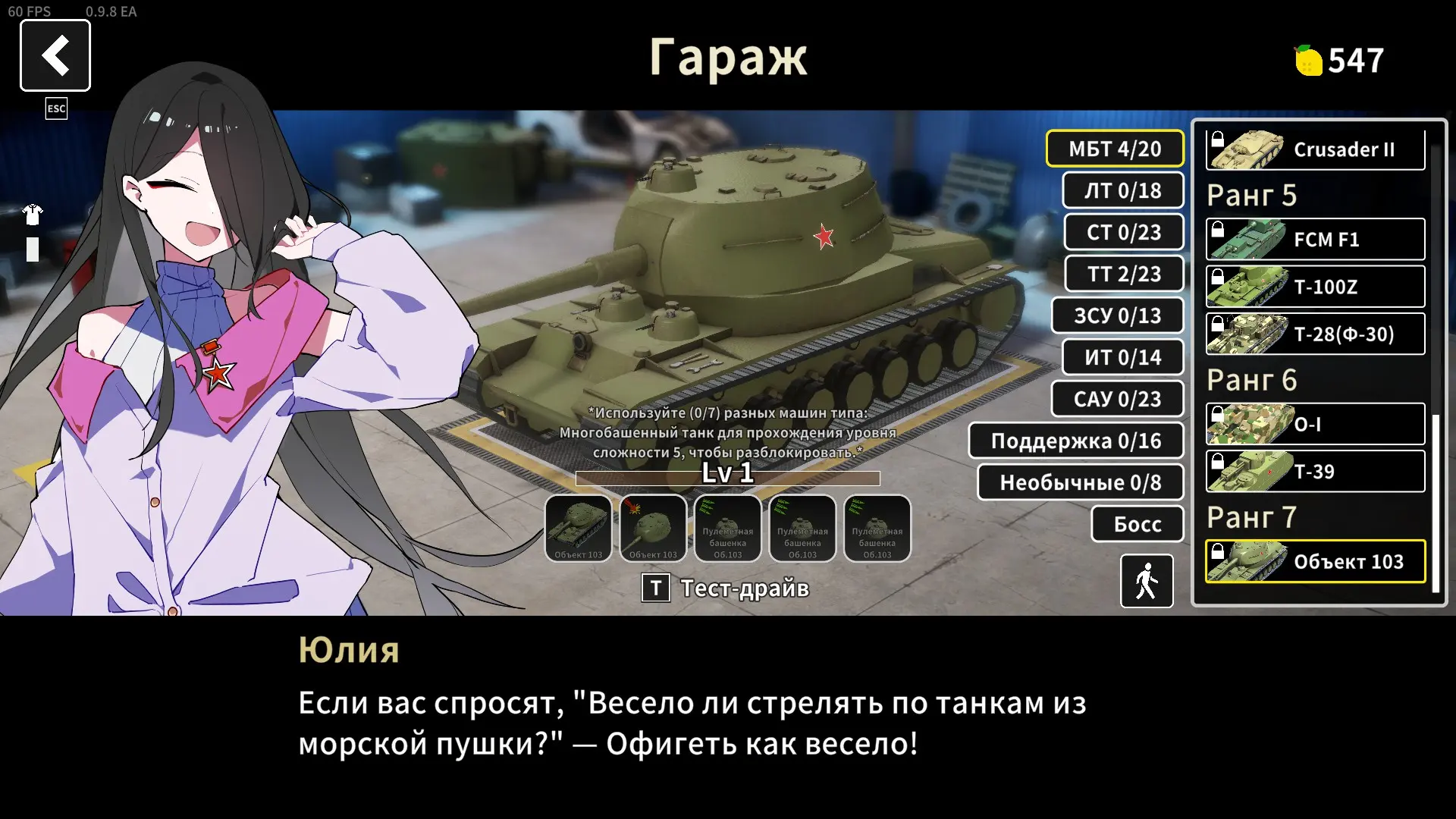Click the lemon currency counter

point(1338,61)
